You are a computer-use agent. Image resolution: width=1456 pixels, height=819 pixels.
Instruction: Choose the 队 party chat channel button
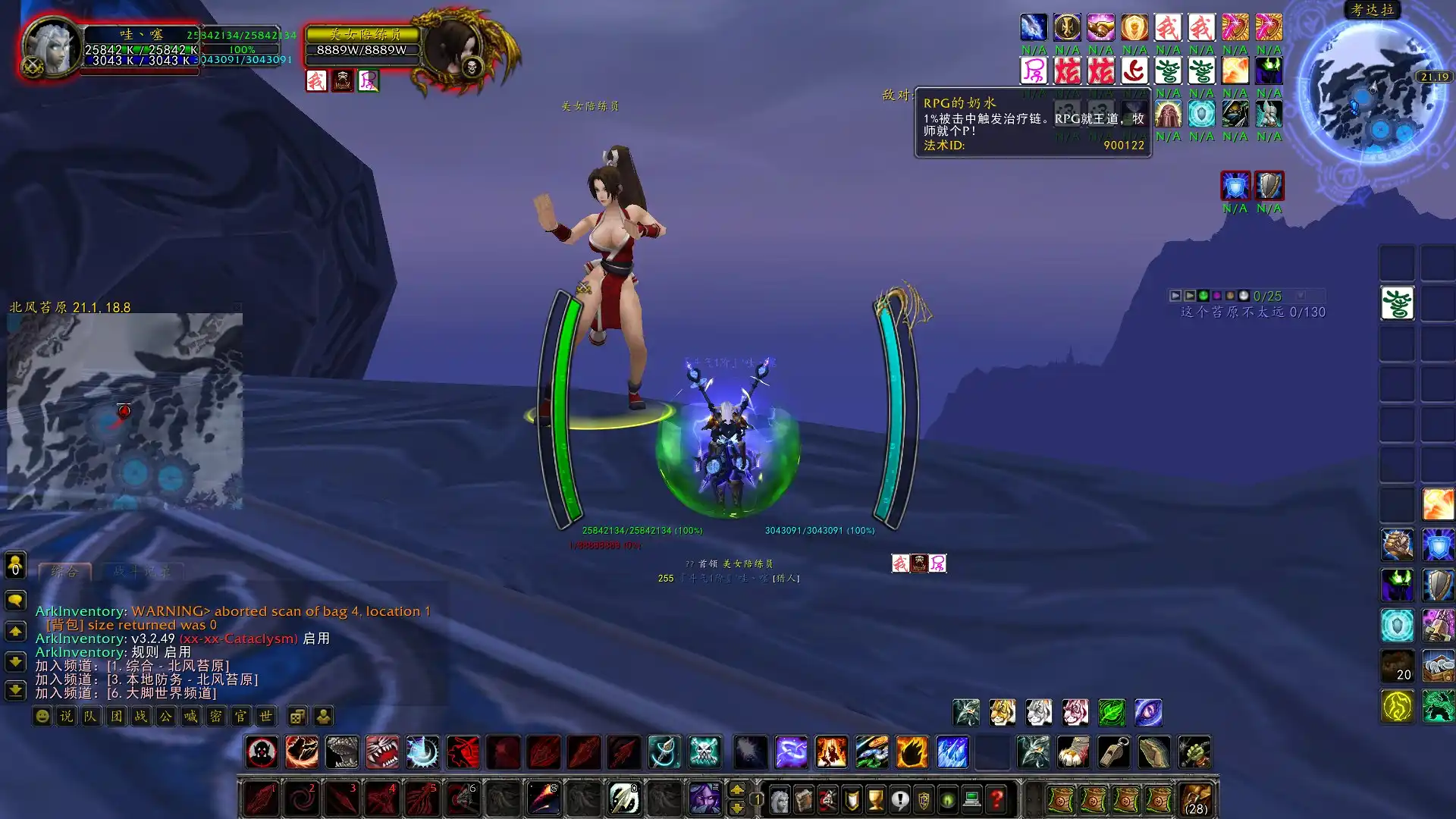click(91, 716)
